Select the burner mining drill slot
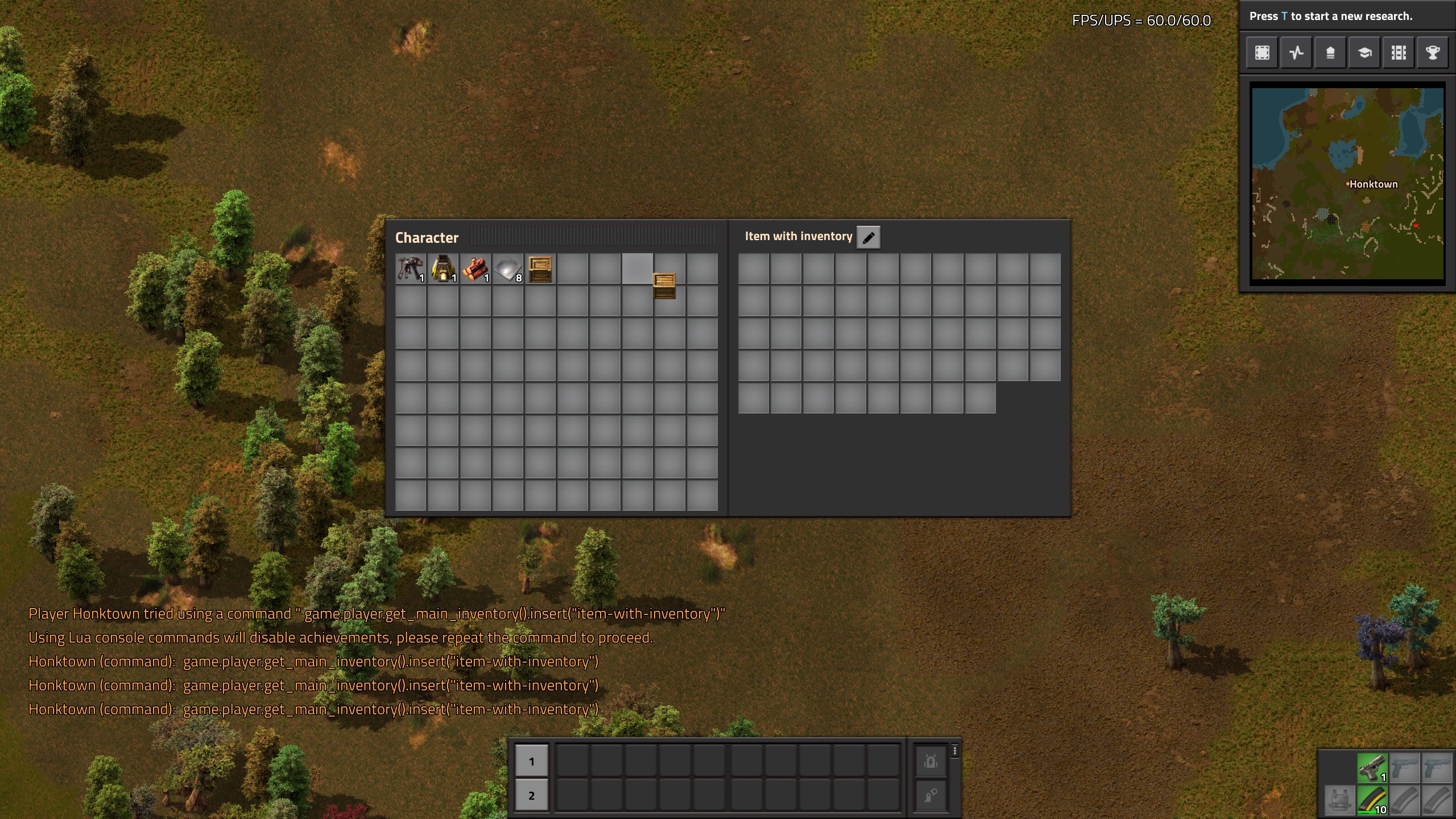 click(x=410, y=269)
